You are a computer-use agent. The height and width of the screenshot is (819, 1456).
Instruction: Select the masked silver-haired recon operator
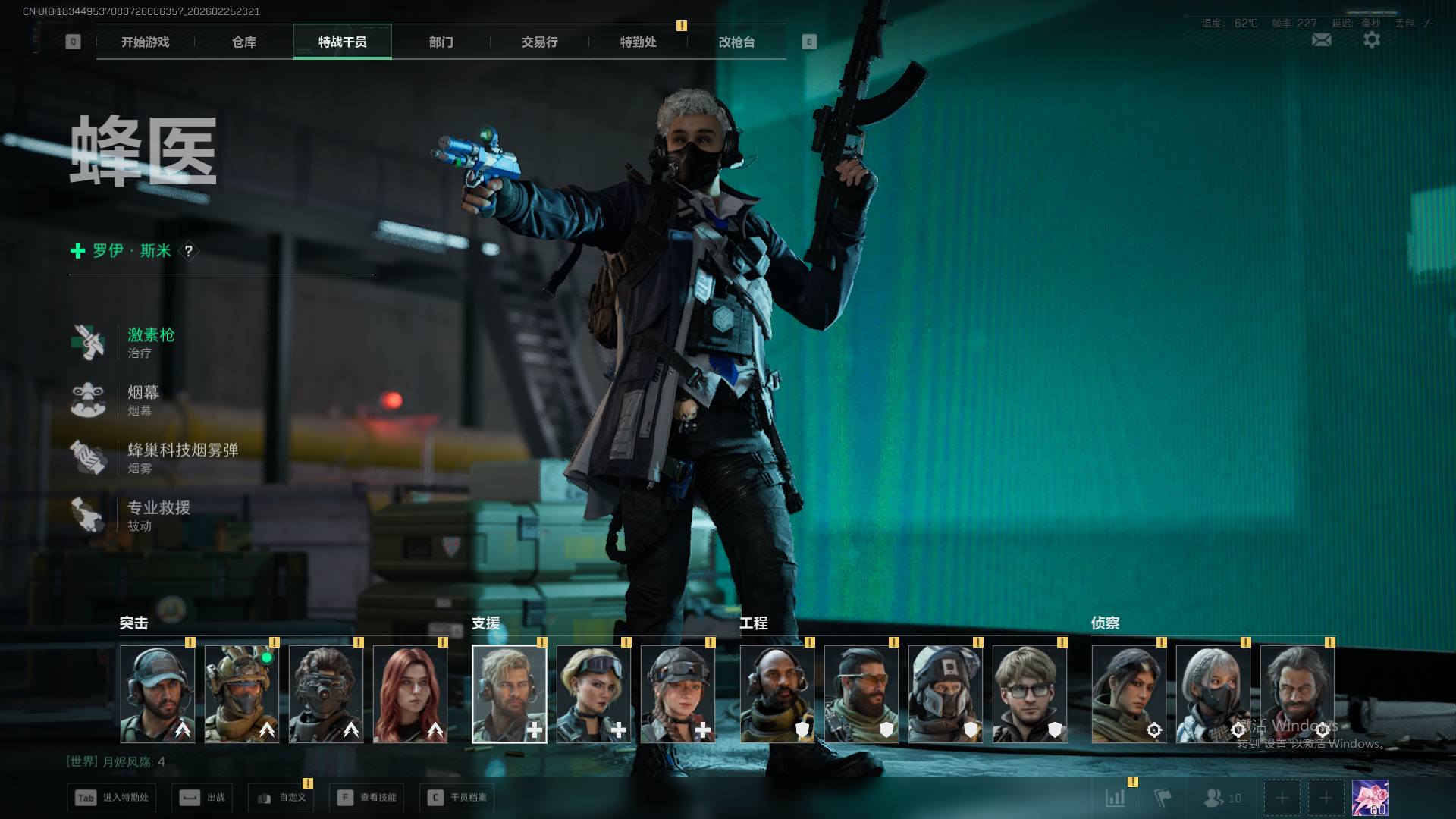1213,694
